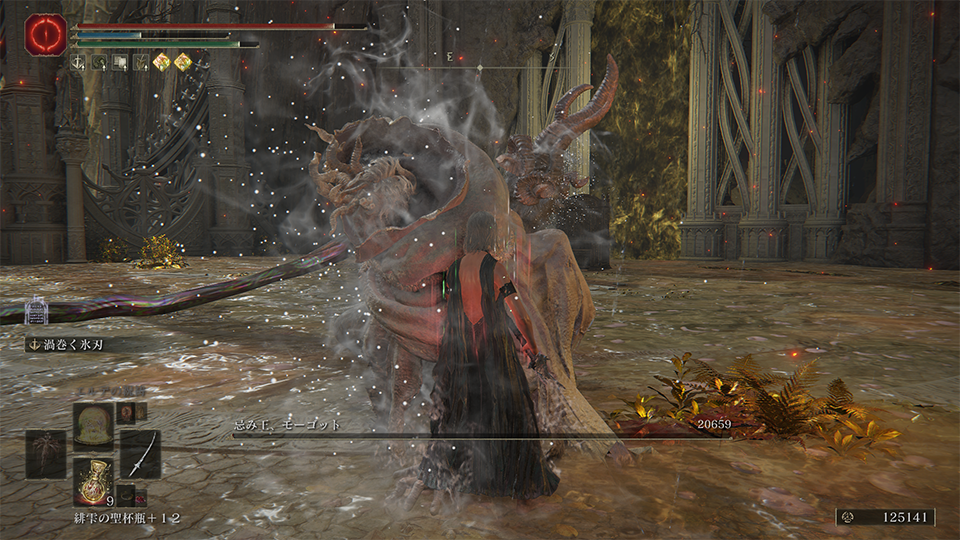Click the anchor-shaped status buff icon
The image size is (960, 540).
[x=79, y=62]
